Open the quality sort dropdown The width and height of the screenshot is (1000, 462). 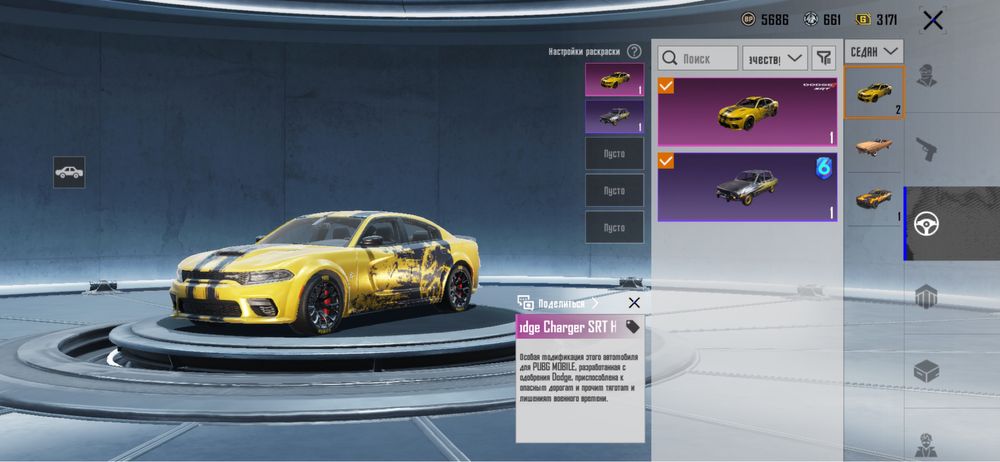775,59
